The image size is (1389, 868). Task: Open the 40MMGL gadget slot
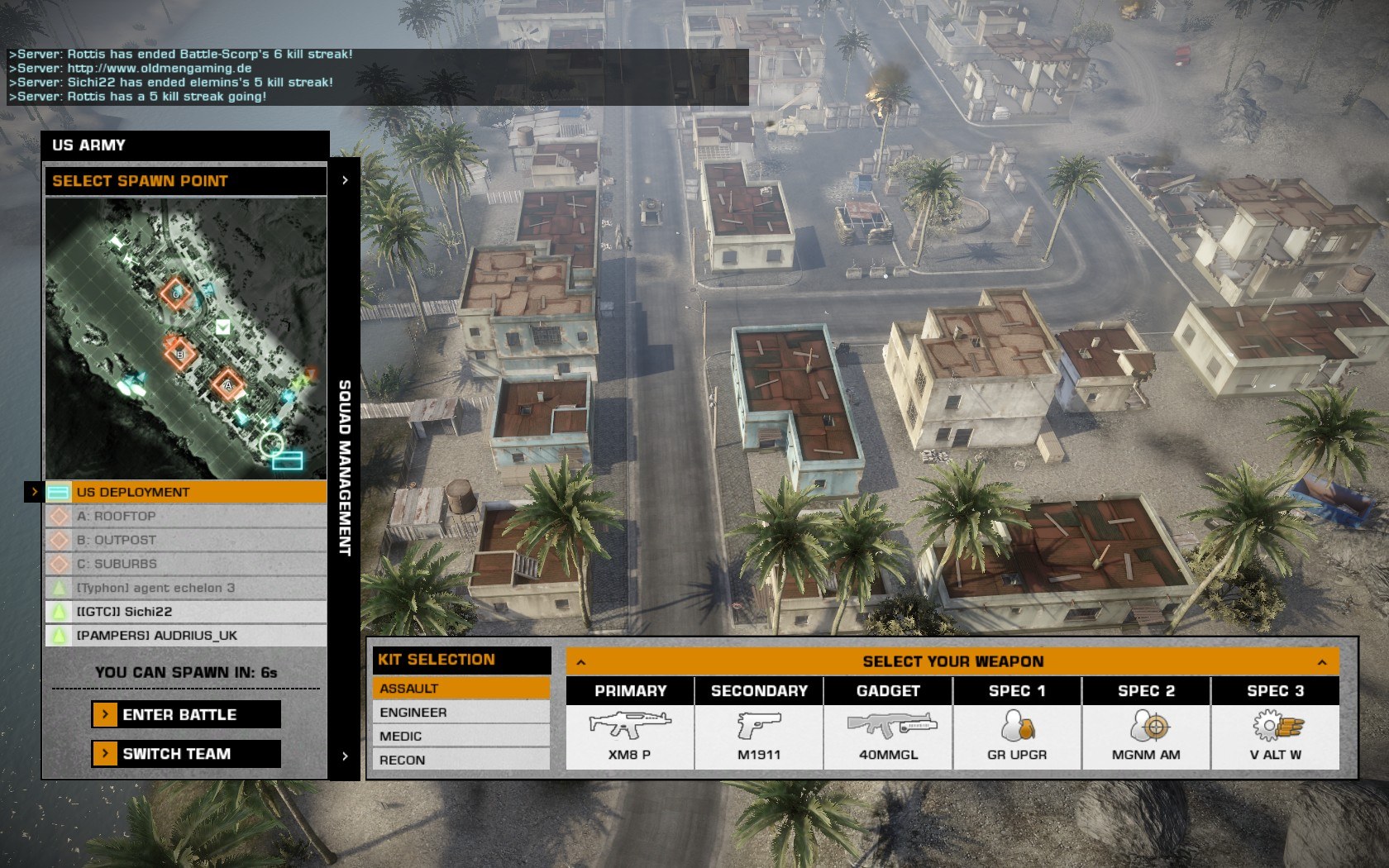point(888,736)
